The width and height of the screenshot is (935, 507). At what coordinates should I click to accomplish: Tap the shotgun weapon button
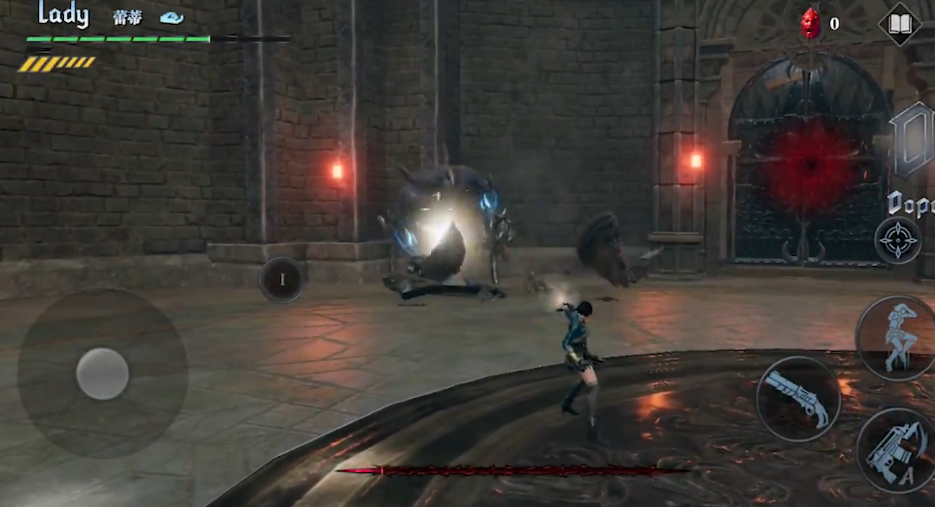tap(797, 398)
